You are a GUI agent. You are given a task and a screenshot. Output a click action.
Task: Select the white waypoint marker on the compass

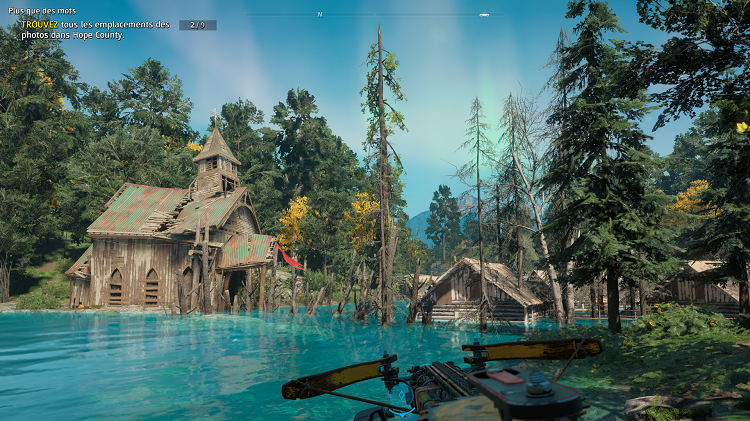click(x=484, y=15)
